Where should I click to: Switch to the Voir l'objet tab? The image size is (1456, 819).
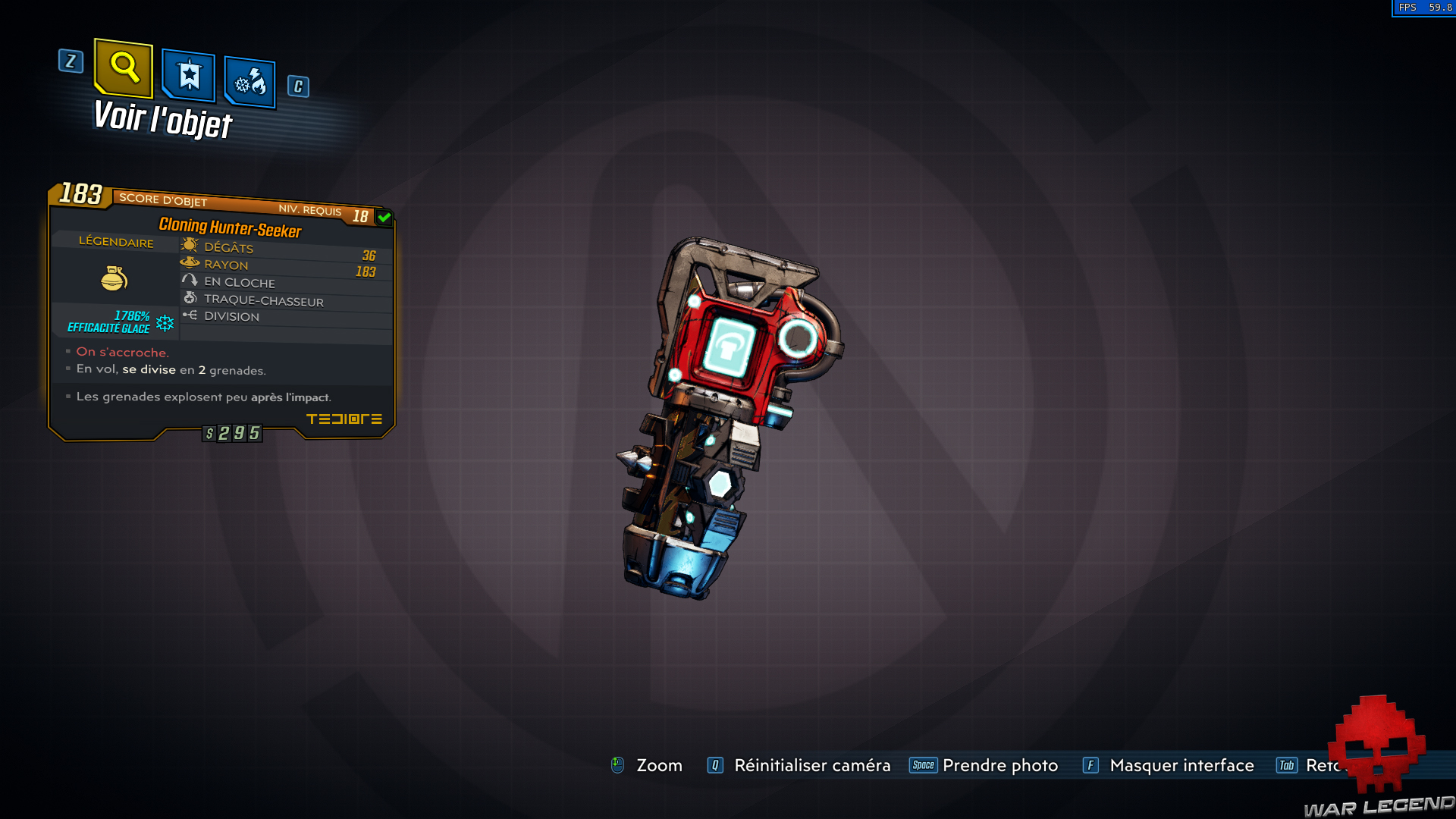tap(162, 120)
